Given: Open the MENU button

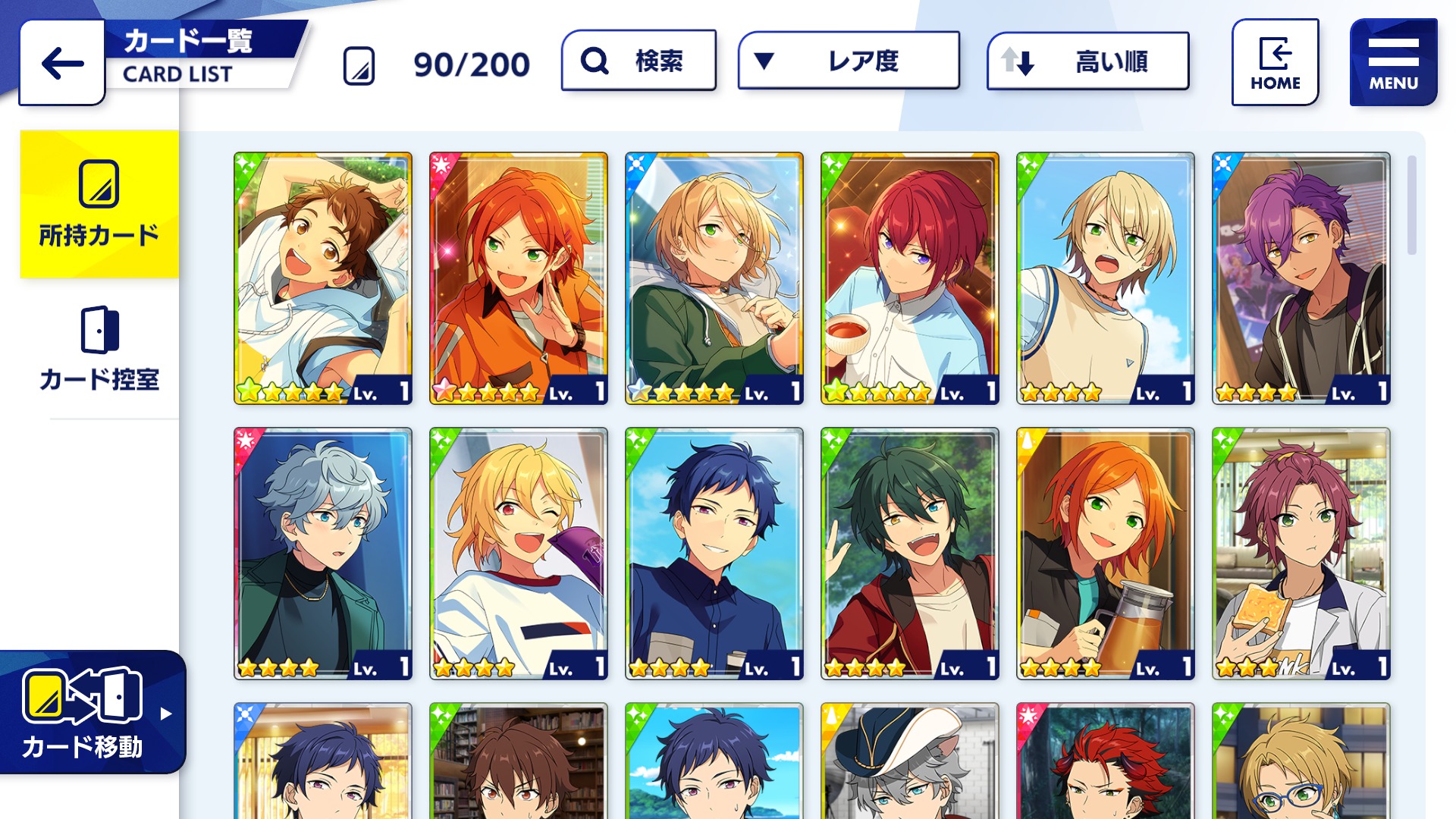Looking at the screenshot, I should pos(1393,63).
